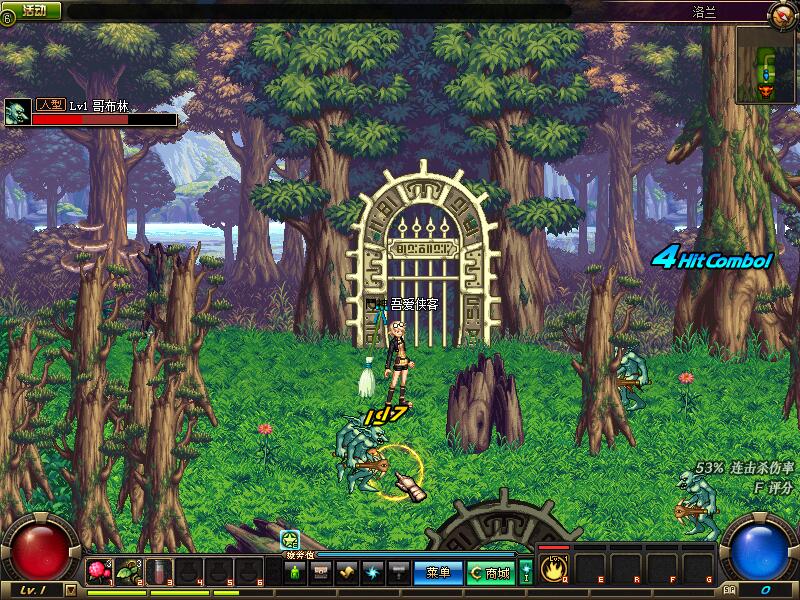Activate the flame skill in slot Q
Screen dimensions: 800x600
pos(554,570)
